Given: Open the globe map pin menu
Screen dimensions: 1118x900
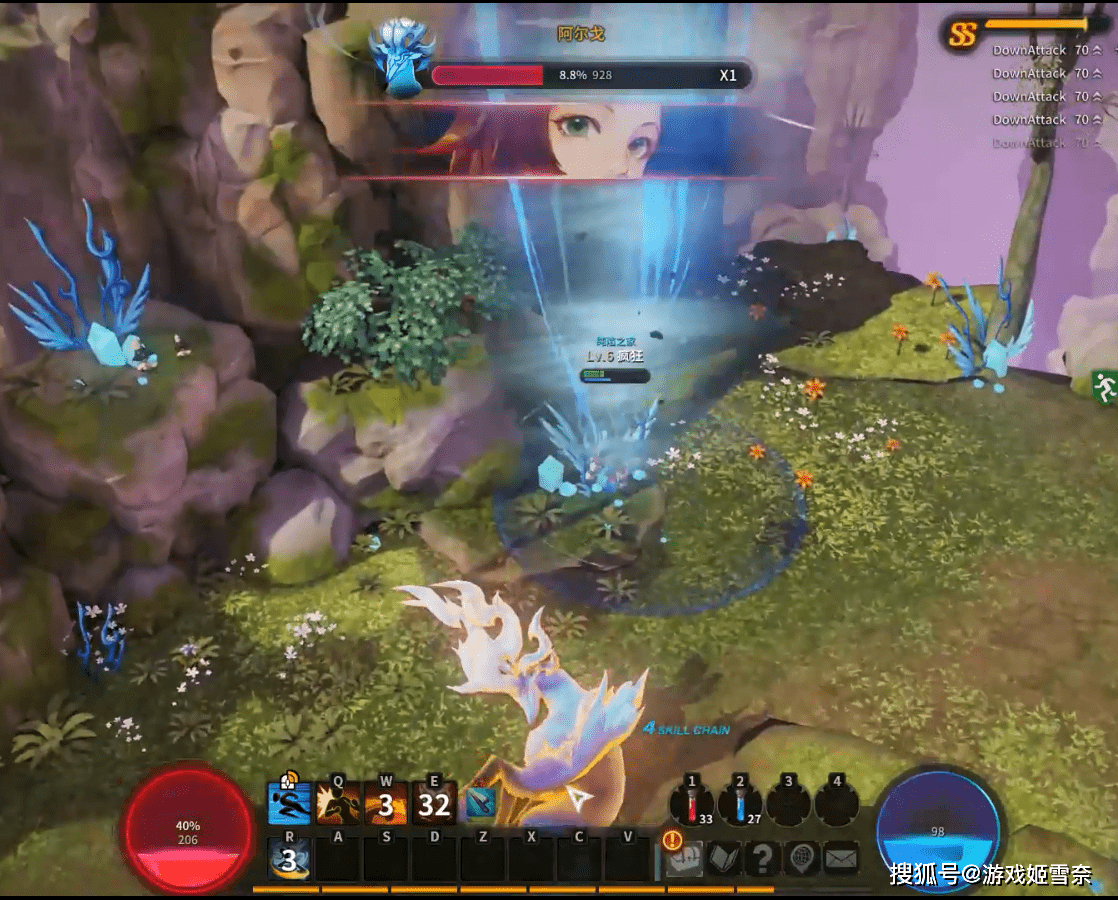Looking at the screenshot, I should point(802,858).
